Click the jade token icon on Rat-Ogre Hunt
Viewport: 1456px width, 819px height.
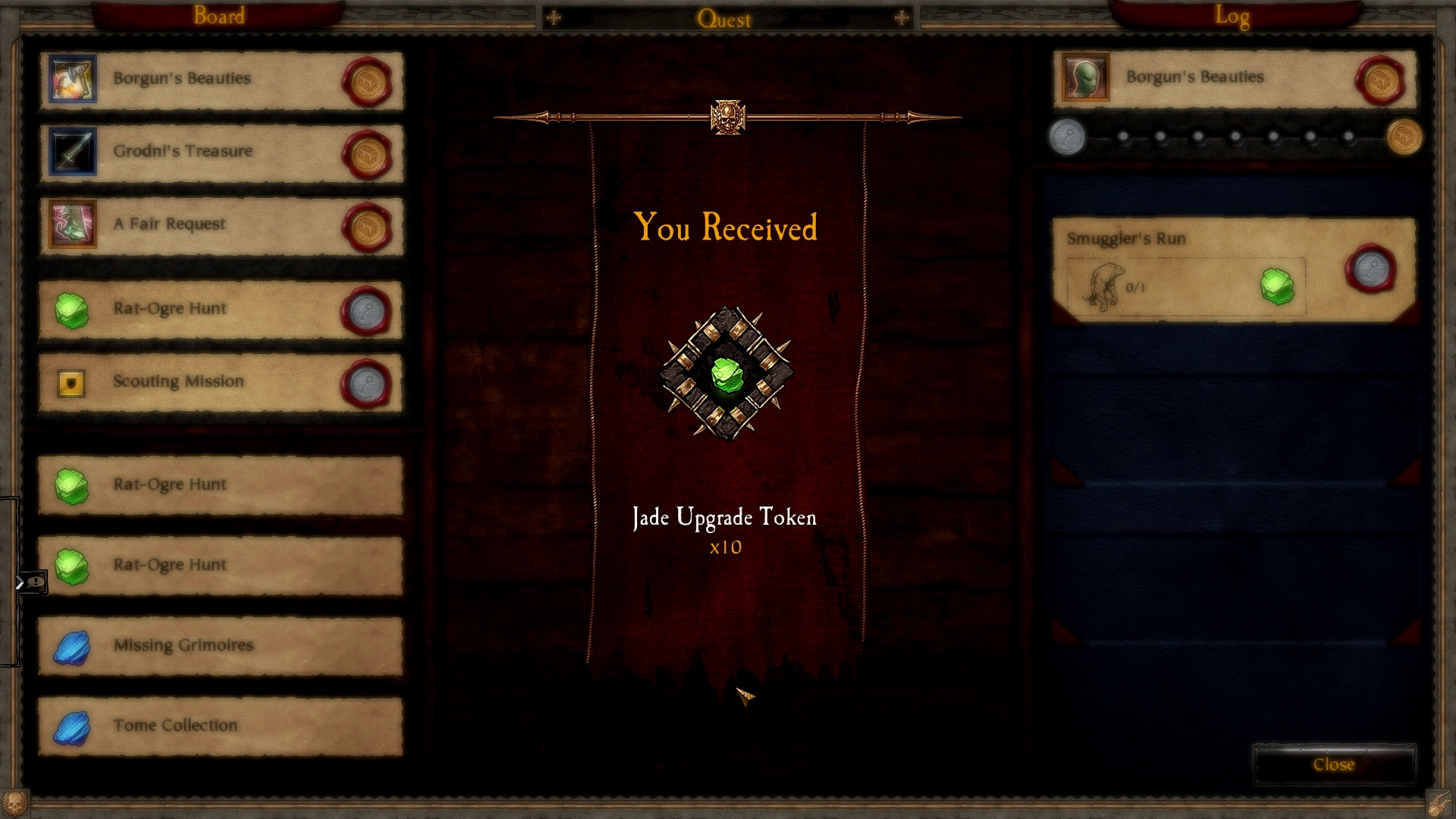click(x=72, y=309)
